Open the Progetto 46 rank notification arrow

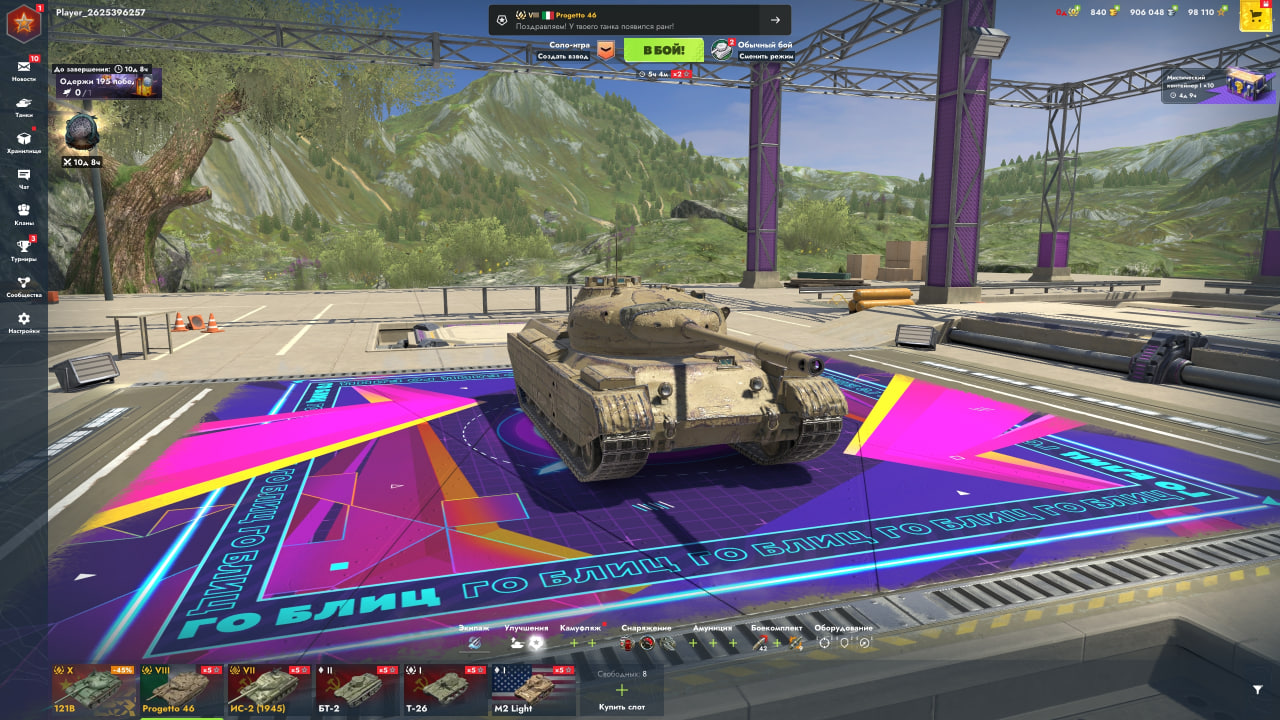775,20
